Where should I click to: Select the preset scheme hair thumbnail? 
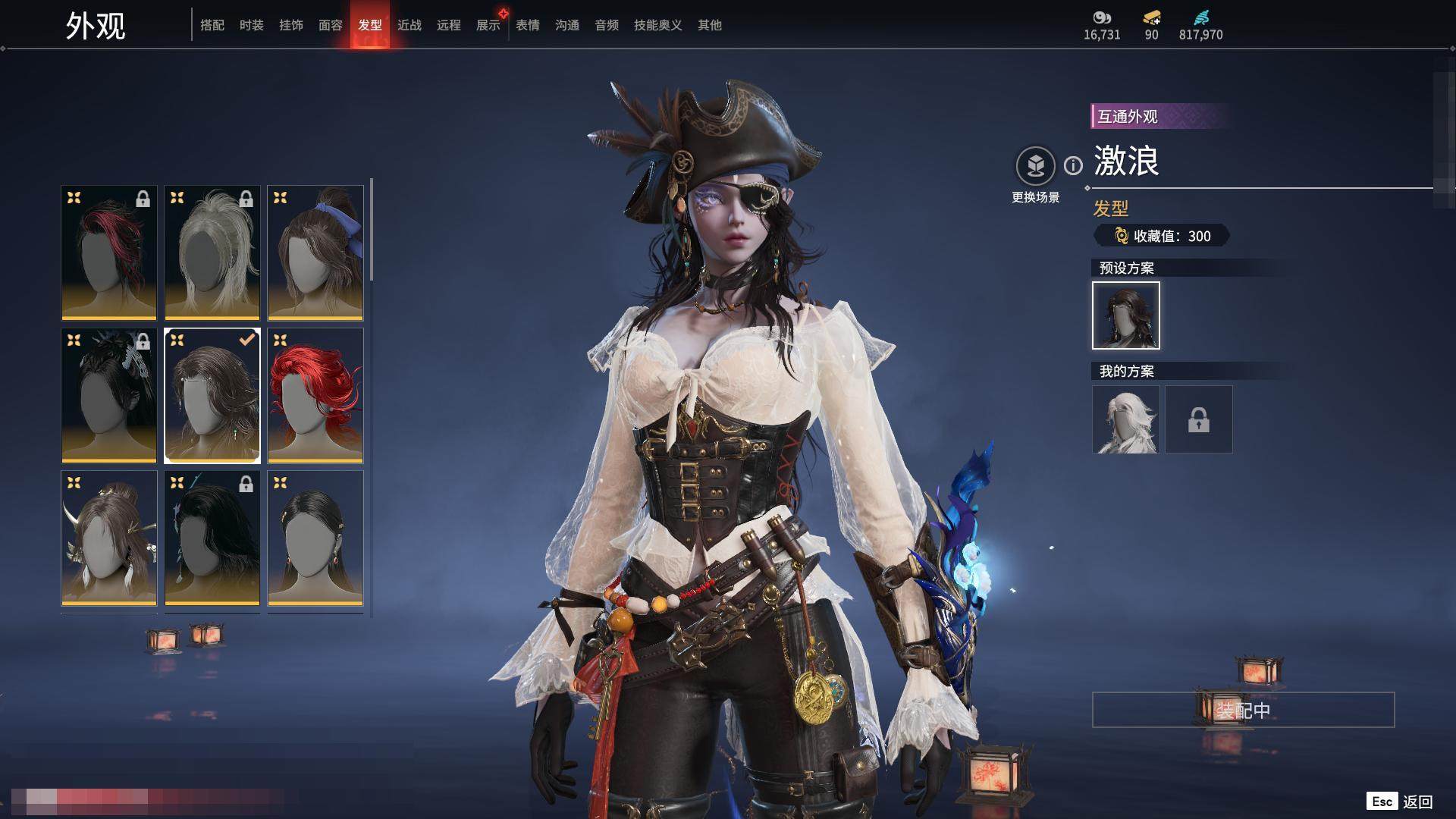(1126, 315)
